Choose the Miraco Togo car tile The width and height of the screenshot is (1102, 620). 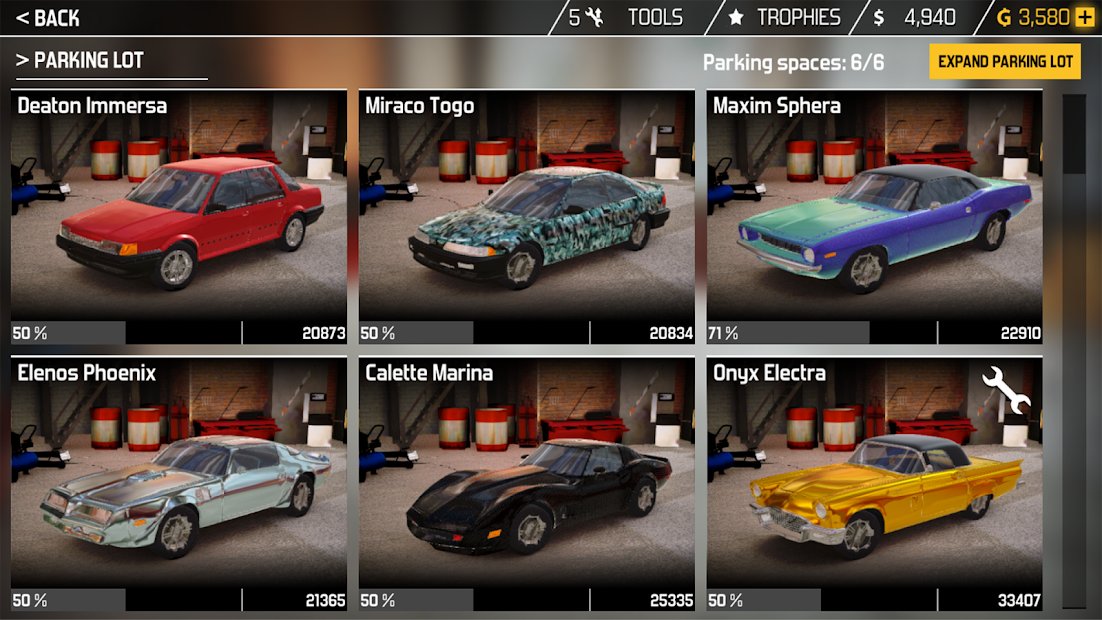tap(527, 217)
